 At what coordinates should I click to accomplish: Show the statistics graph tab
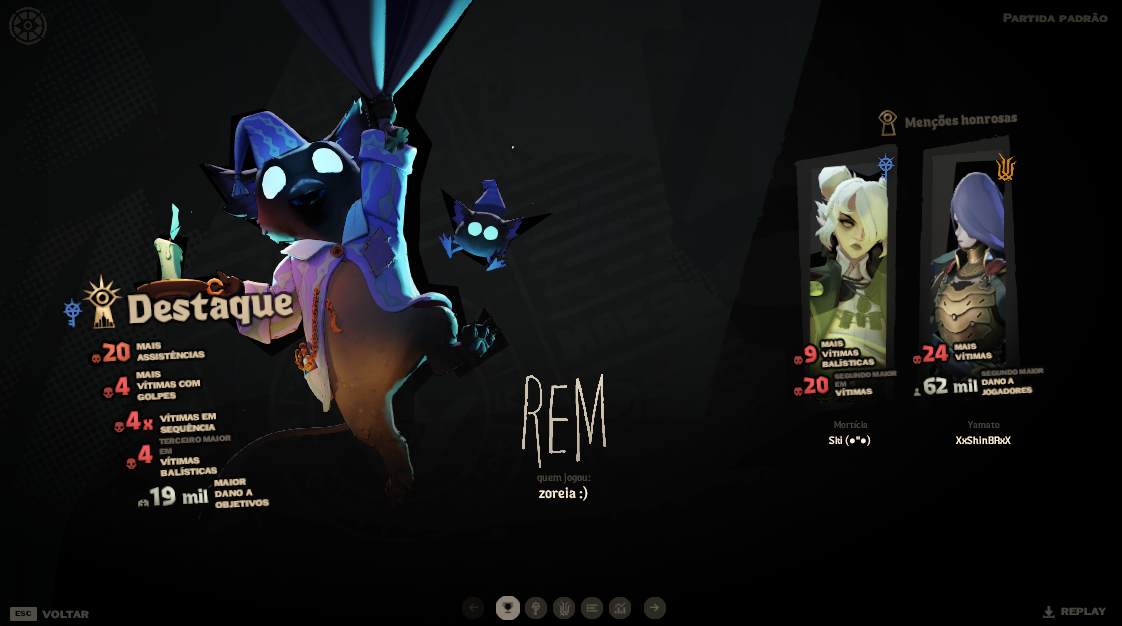(620, 608)
